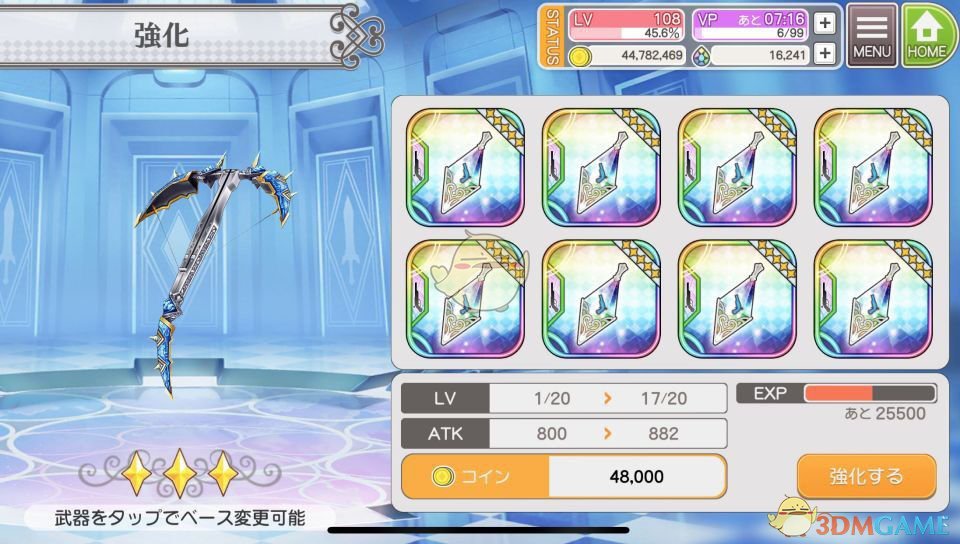Tap the 強化する enhance button

866,476
